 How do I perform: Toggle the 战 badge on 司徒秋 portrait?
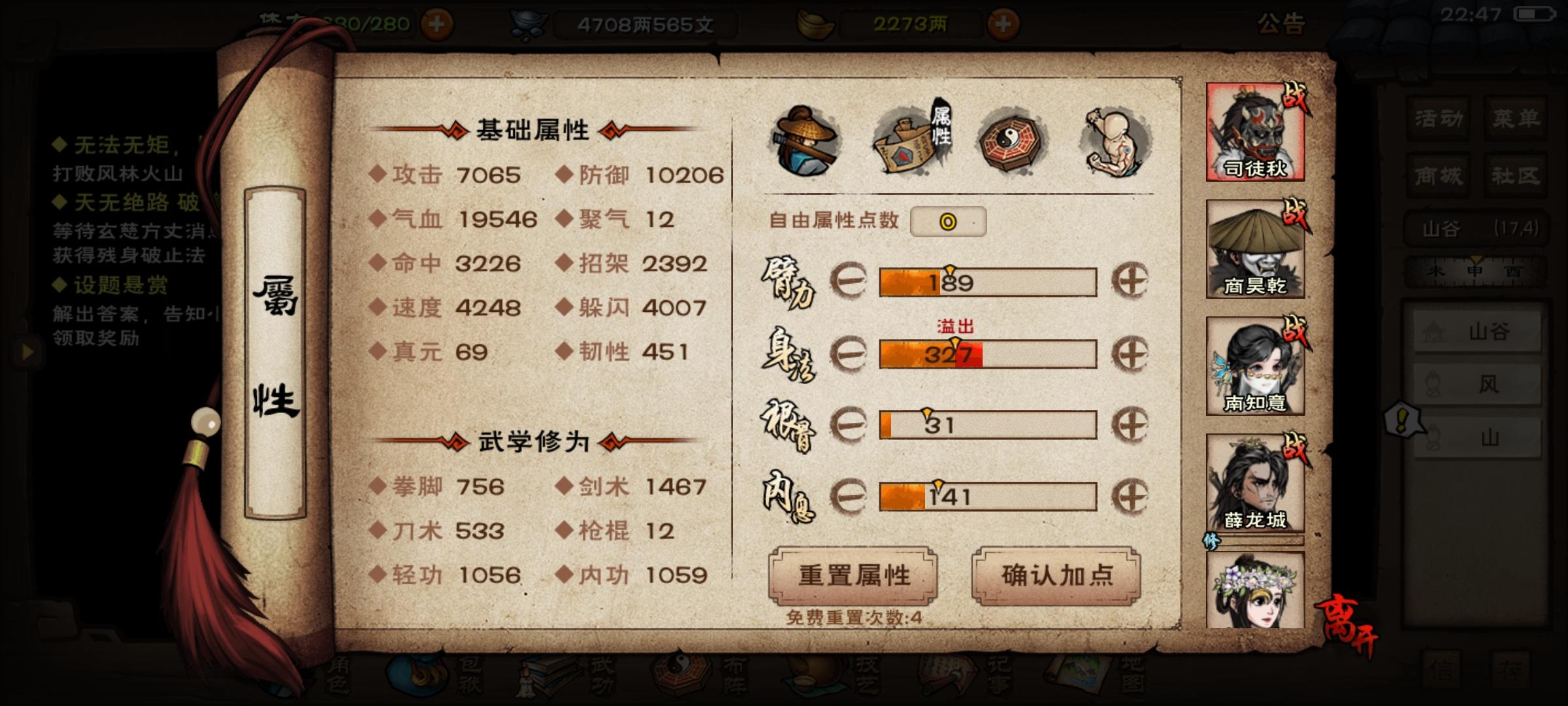(1298, 97)
